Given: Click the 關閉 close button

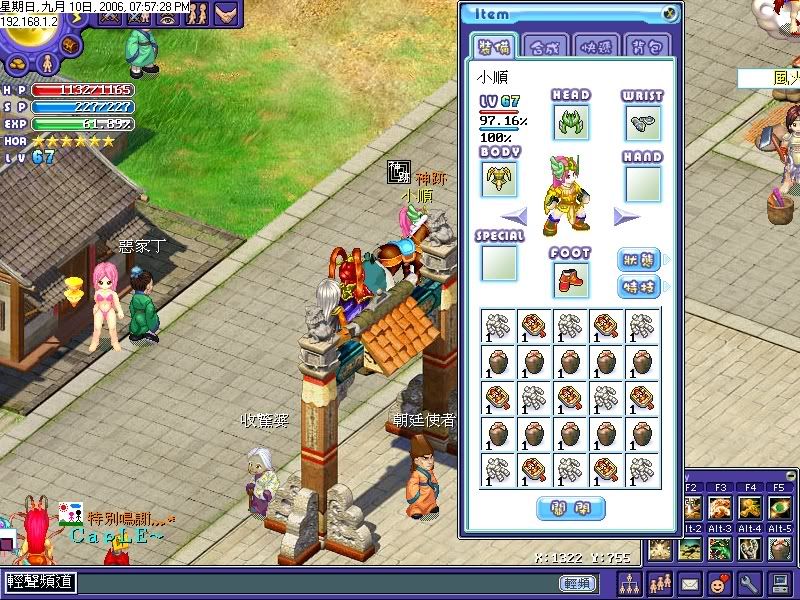Looking at the screenshot, I should [x=571, y=508].
